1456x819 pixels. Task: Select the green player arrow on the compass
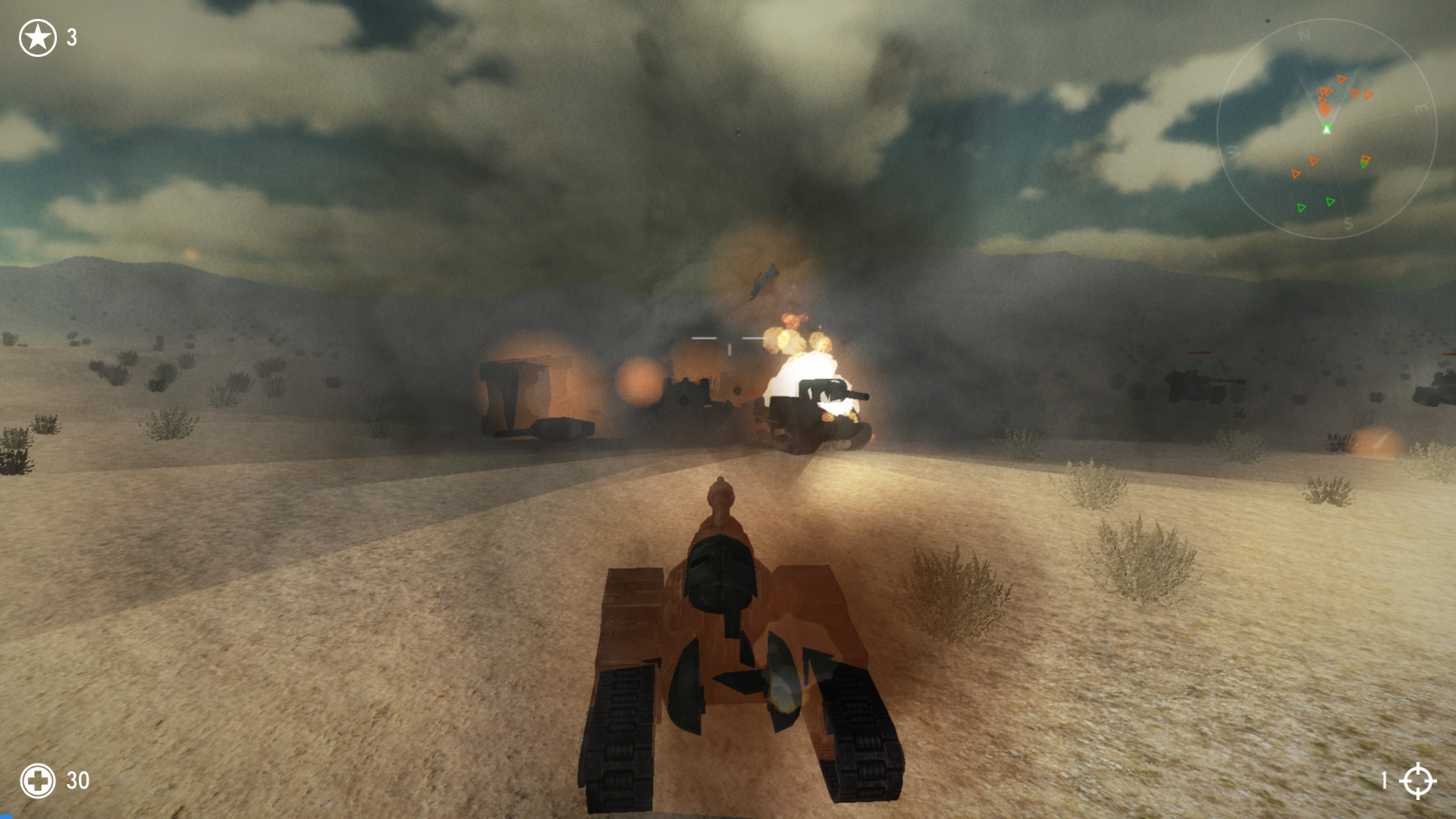coord(1326,129)
